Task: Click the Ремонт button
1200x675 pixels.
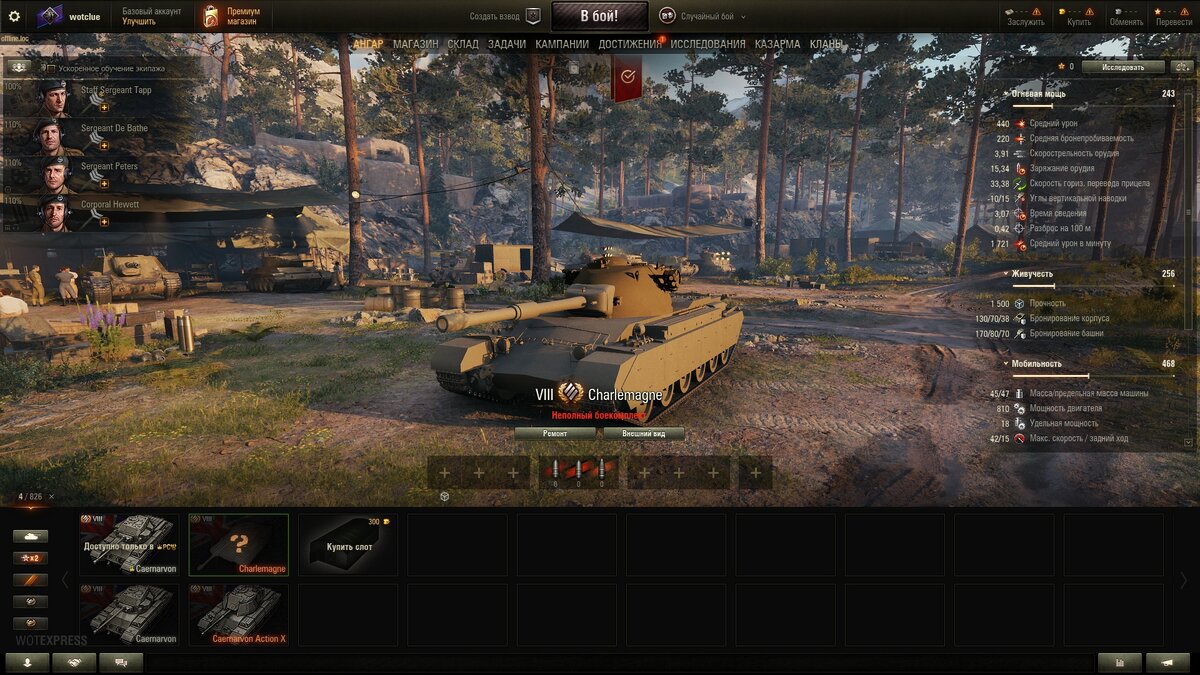Action: 555,434
